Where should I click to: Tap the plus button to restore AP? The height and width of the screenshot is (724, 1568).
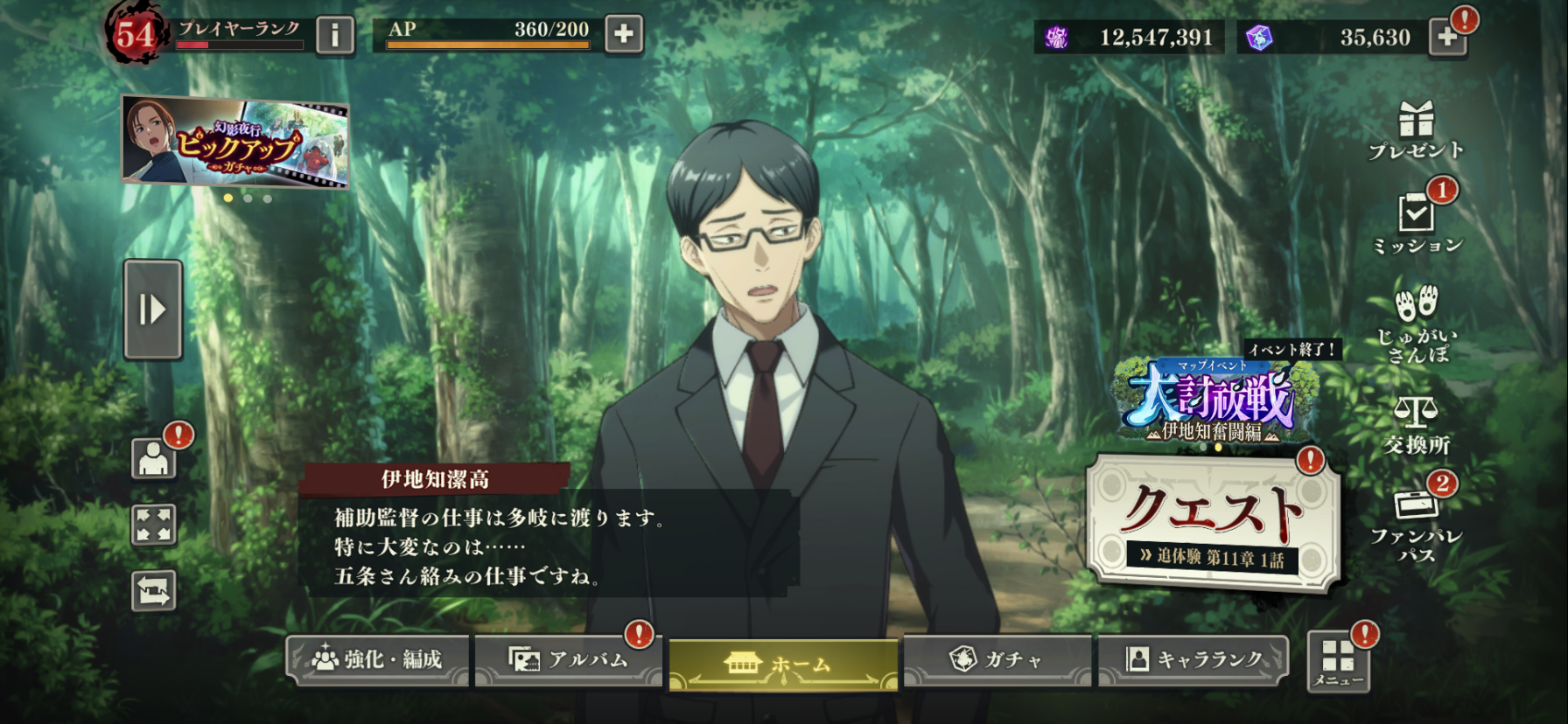point(623,34)
